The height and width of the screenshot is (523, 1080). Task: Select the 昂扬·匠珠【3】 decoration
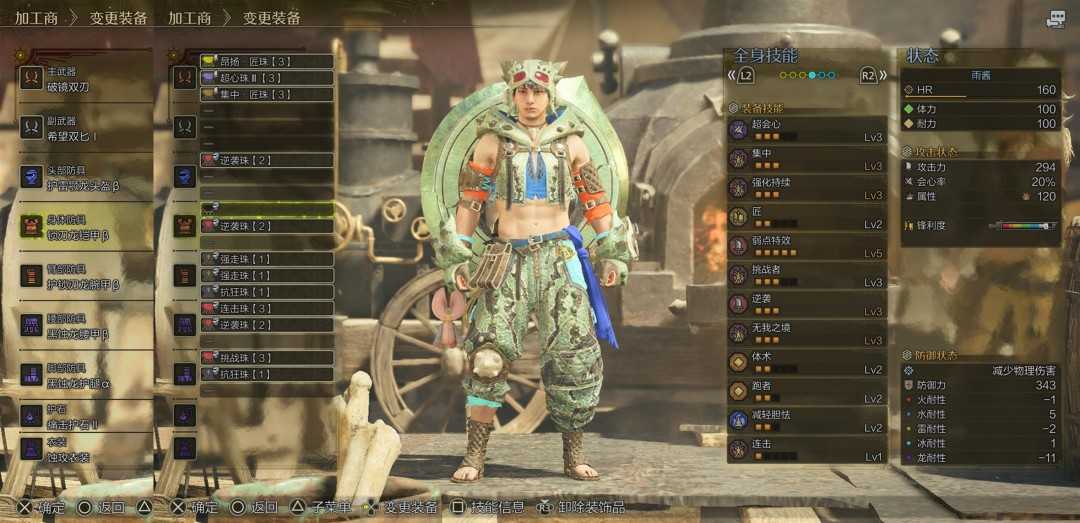click(266, 61)
